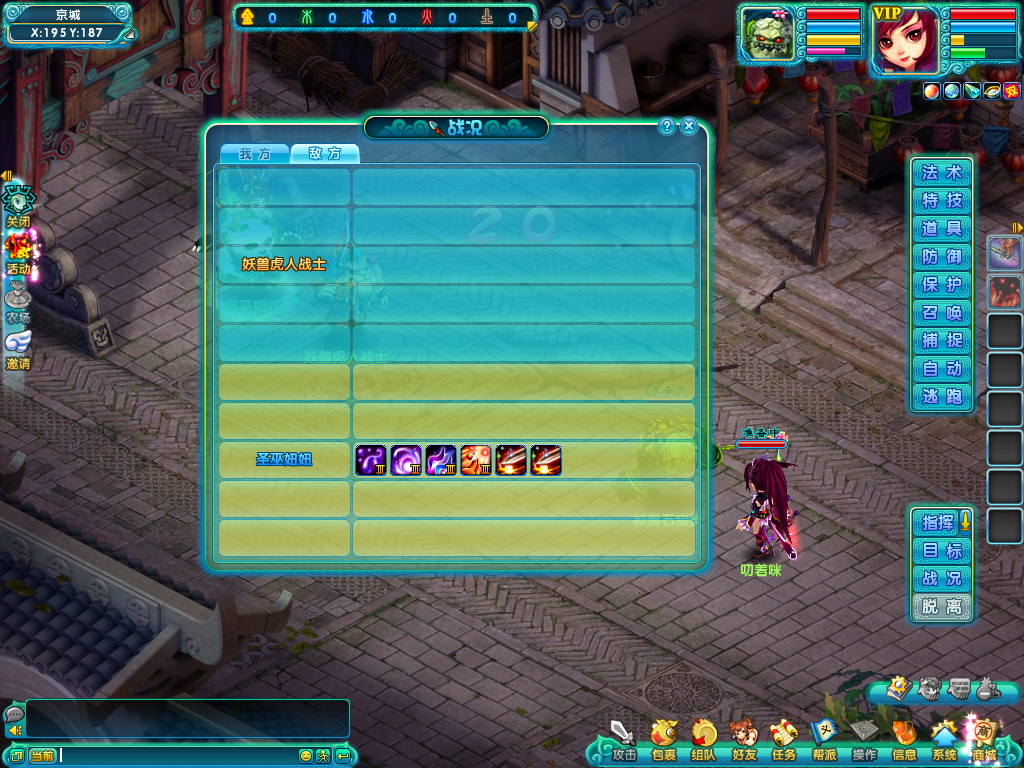This screenshot has height=768, width=1024.
Task: Use the 召唤 summon command
Action: click(941, 313)
